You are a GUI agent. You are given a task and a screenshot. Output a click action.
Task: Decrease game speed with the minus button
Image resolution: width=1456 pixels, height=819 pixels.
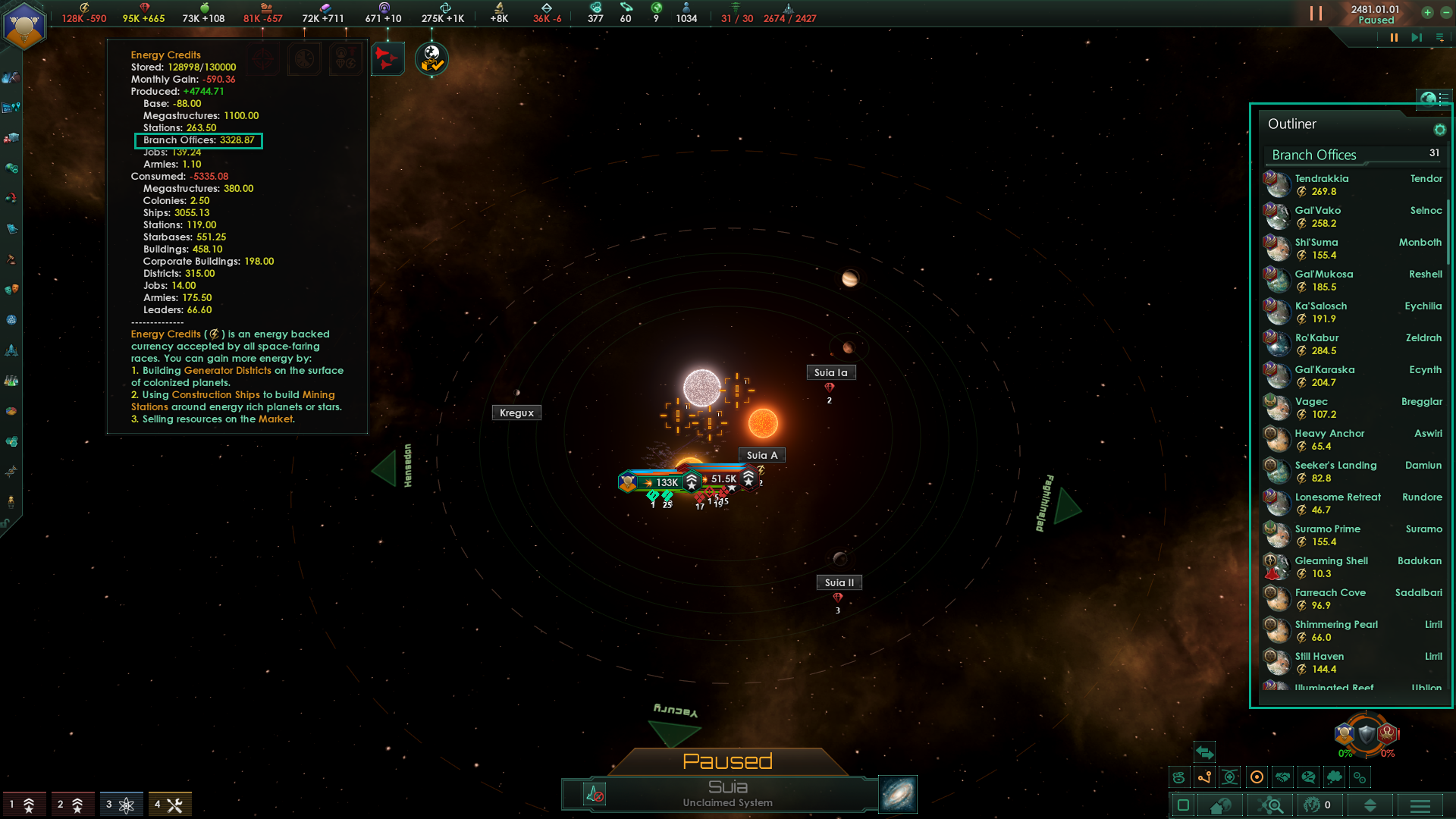point(1445,13)
